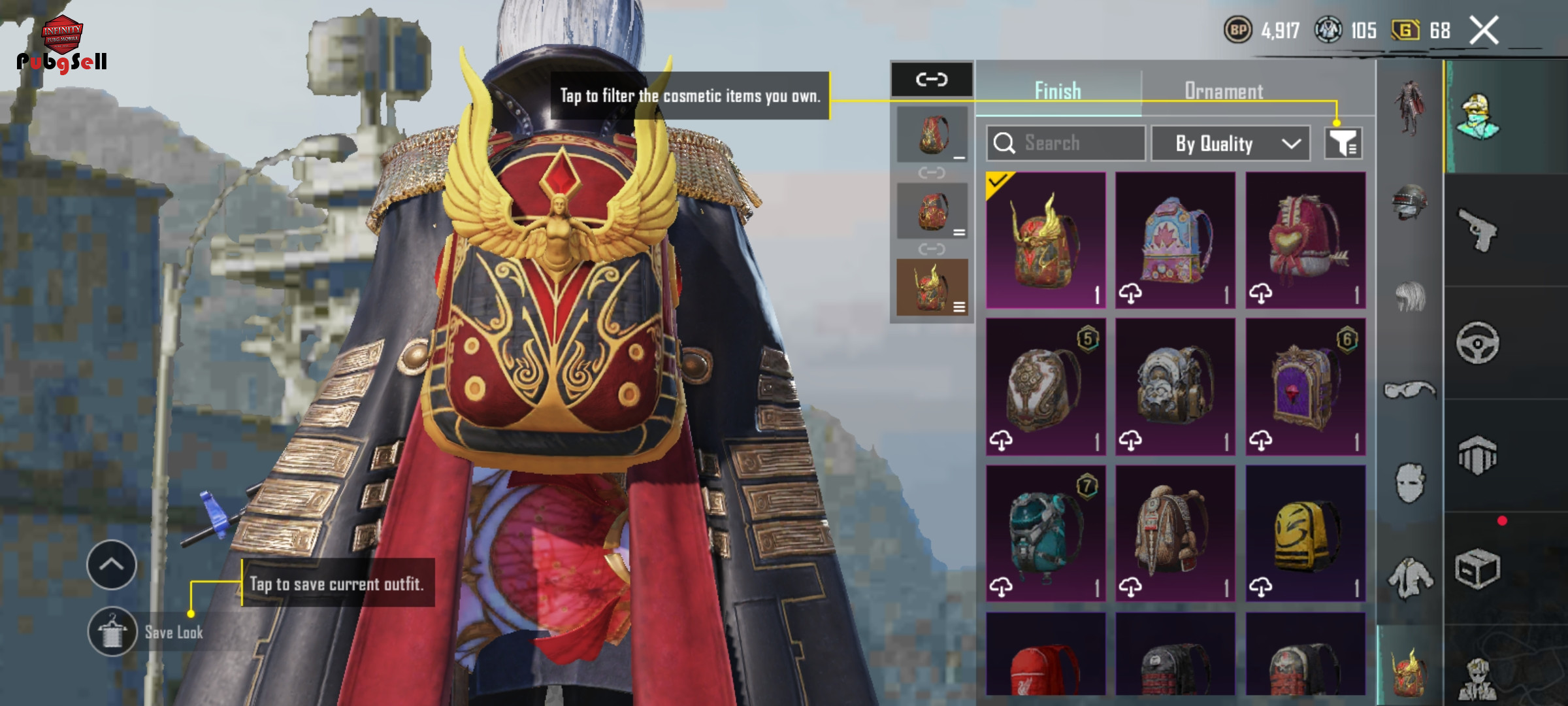
Task: Choose the blue and pink maple leaf backpack
Action: point(1175,240)
